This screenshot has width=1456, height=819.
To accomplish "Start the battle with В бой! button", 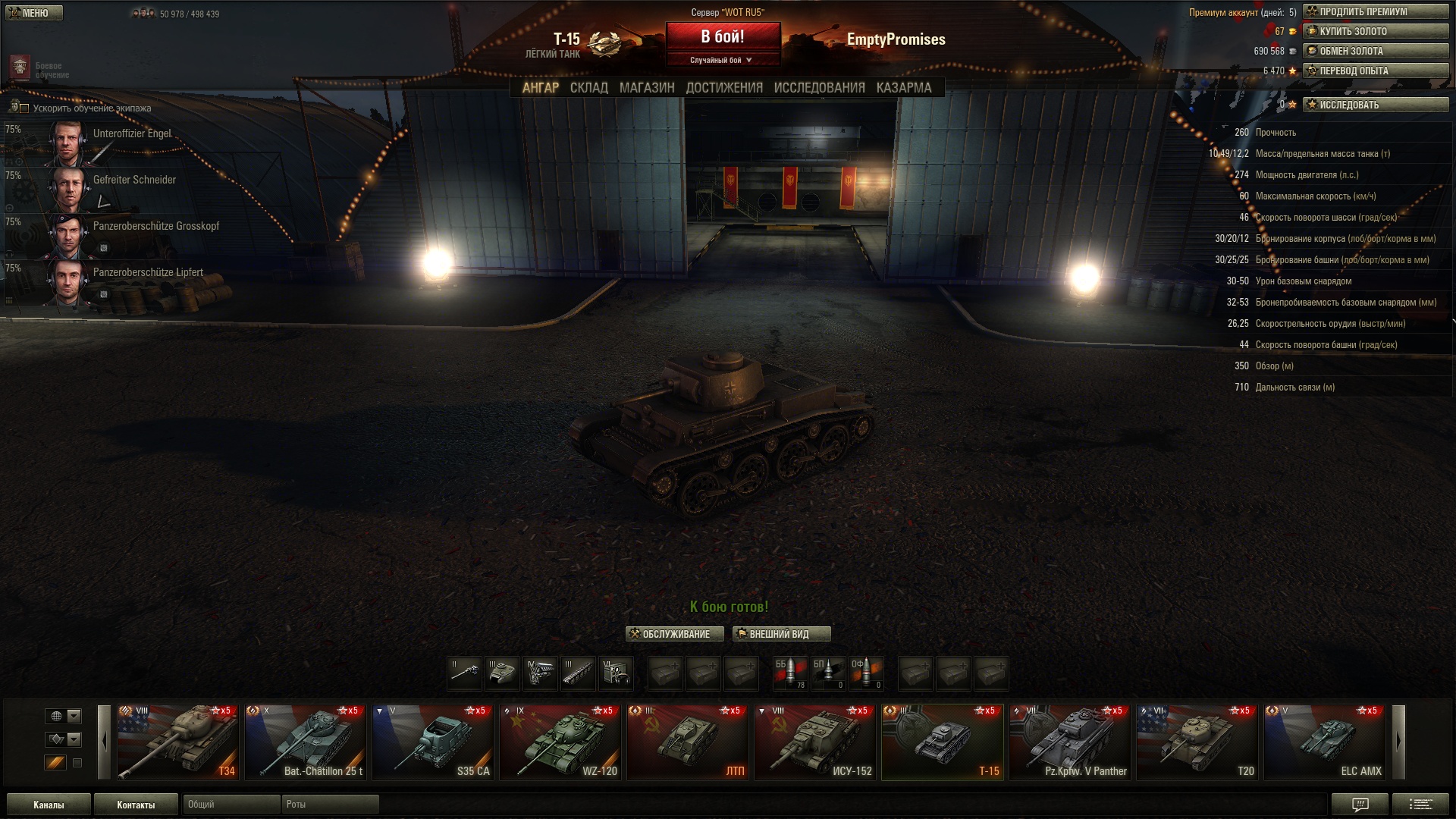I will (723, 36).
